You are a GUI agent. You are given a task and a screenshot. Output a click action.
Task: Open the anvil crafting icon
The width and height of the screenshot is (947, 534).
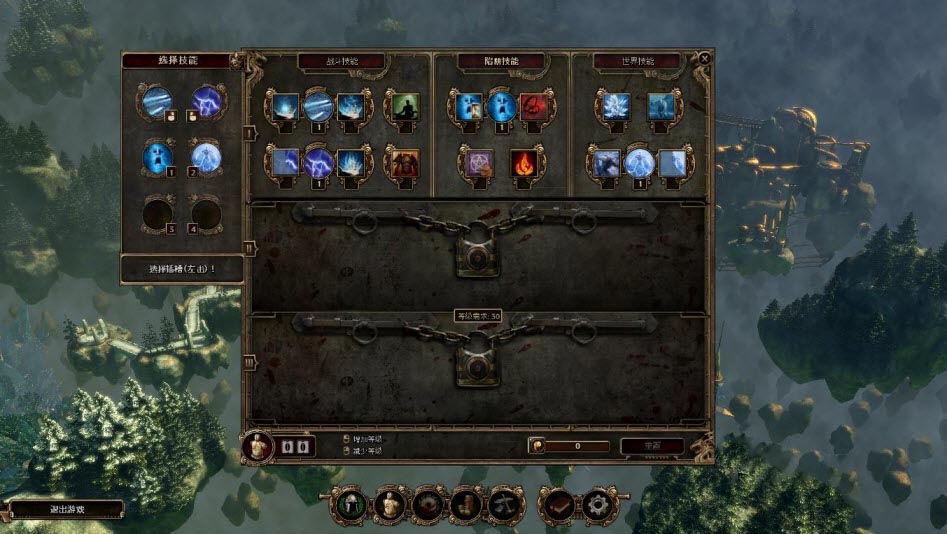tap(503, 506)
